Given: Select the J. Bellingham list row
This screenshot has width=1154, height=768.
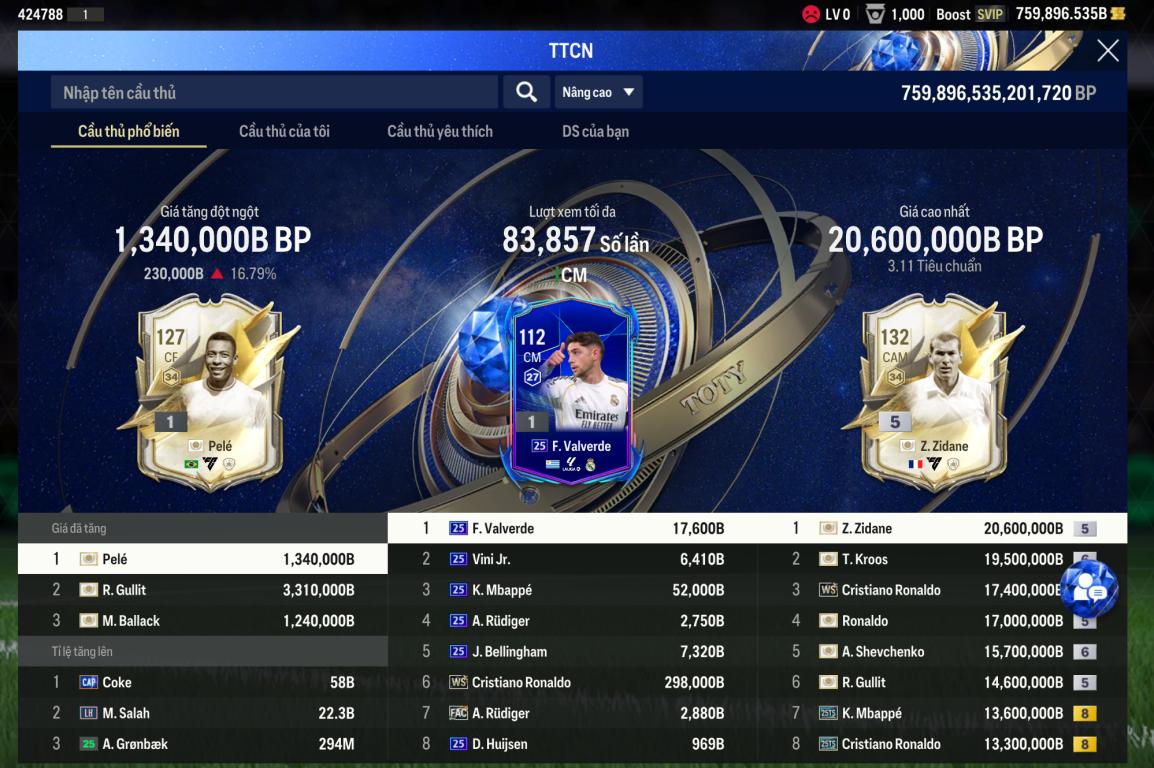Looking at the screenshot, I should pyautogui.click(x=572, y=652).
